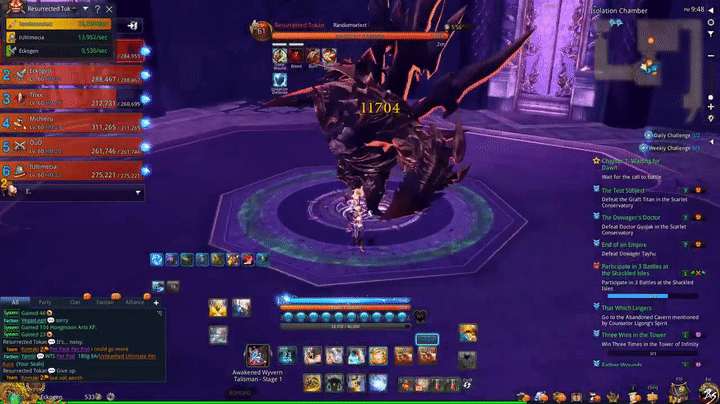Click the Awakened Wyvern Talisman skill icon
720x404 pixels.
[257, 356]
